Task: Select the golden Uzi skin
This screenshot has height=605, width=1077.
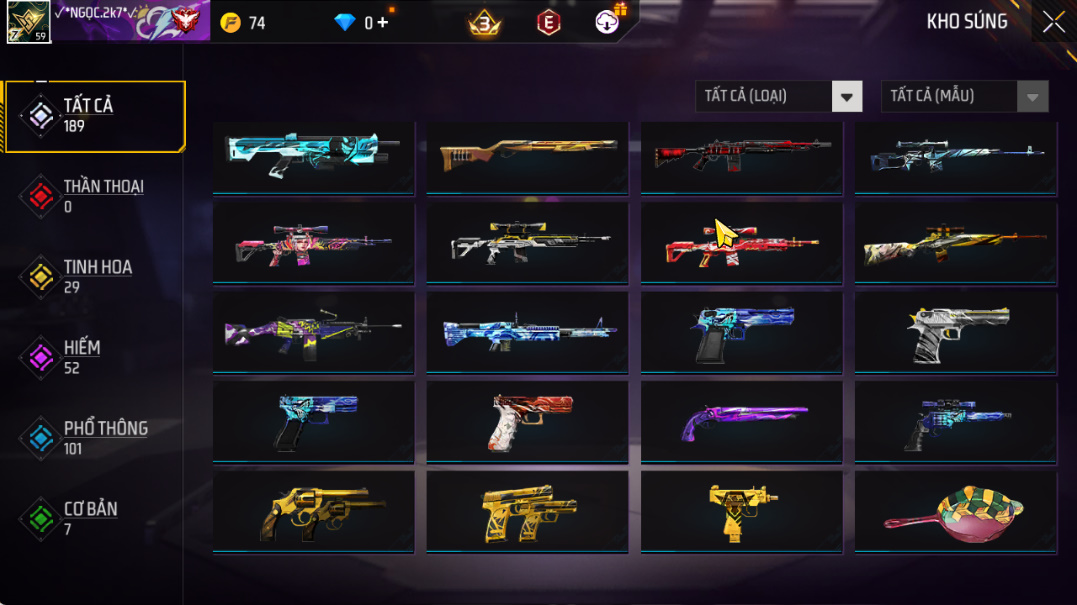Action: (x=741, y=511)
